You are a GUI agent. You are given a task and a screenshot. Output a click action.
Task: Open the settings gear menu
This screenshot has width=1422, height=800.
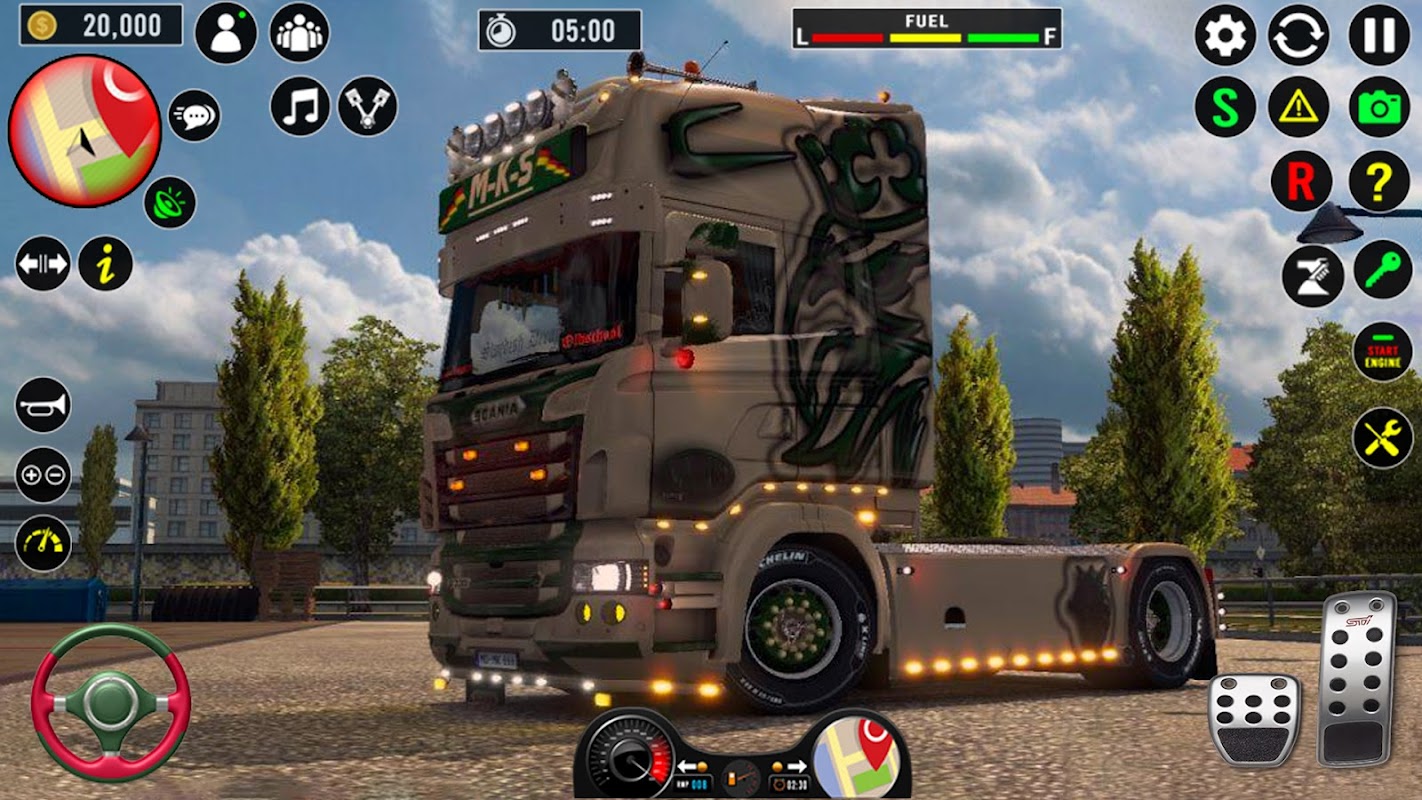coord(1225,35)
